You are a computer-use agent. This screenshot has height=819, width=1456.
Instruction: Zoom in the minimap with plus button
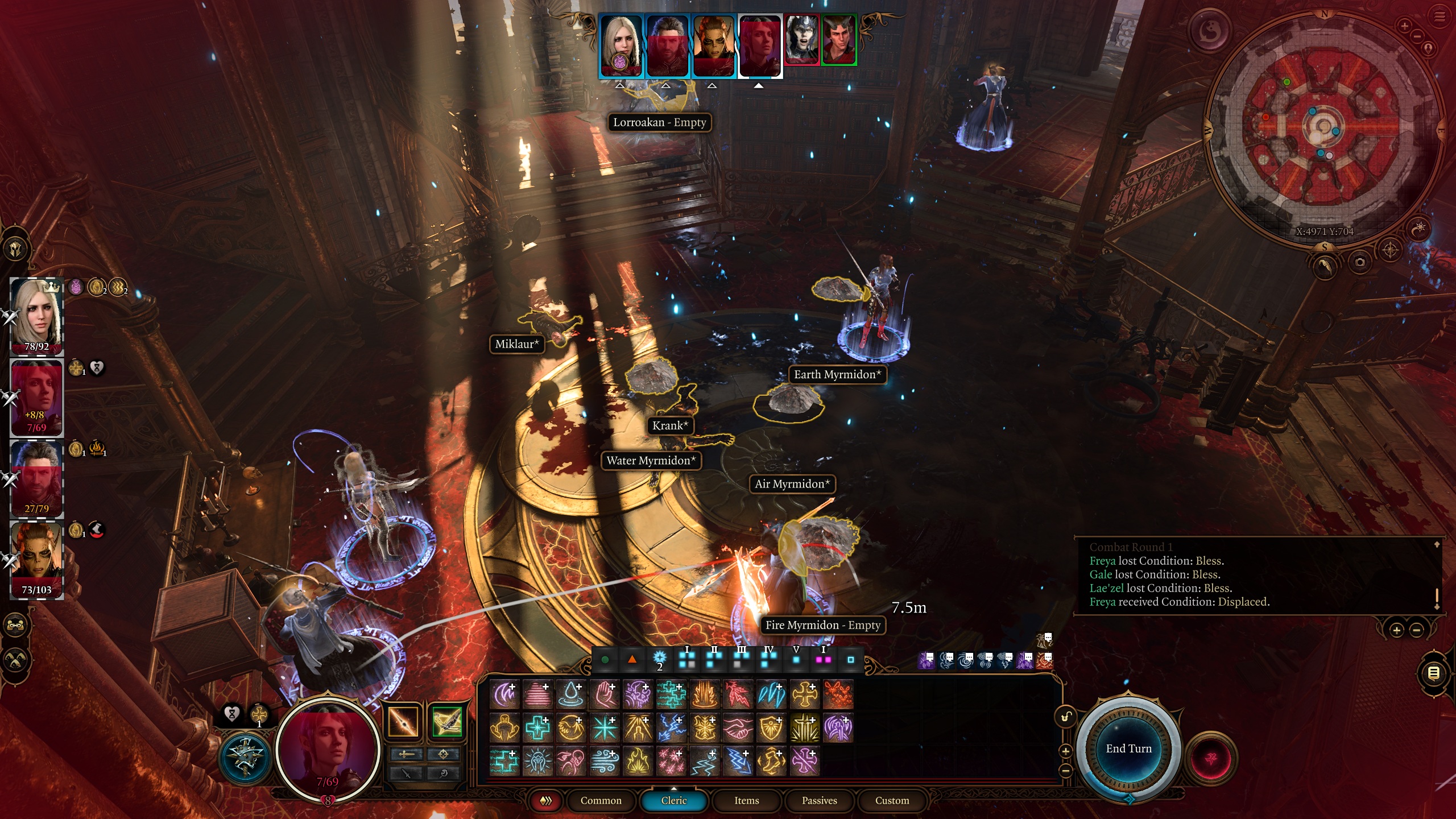(1404, 26)
